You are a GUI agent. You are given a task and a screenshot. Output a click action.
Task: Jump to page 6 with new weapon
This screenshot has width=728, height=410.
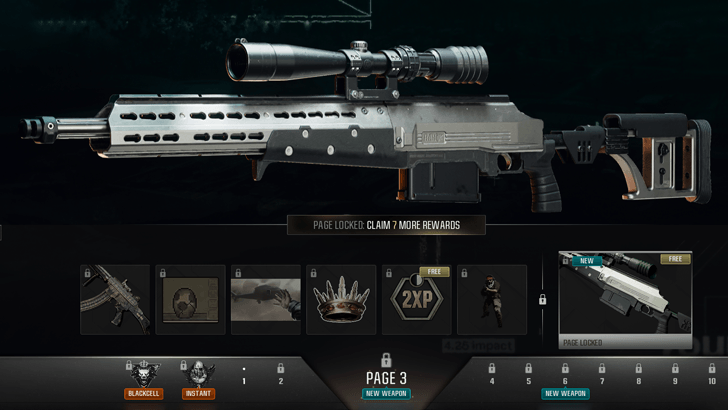565,380
